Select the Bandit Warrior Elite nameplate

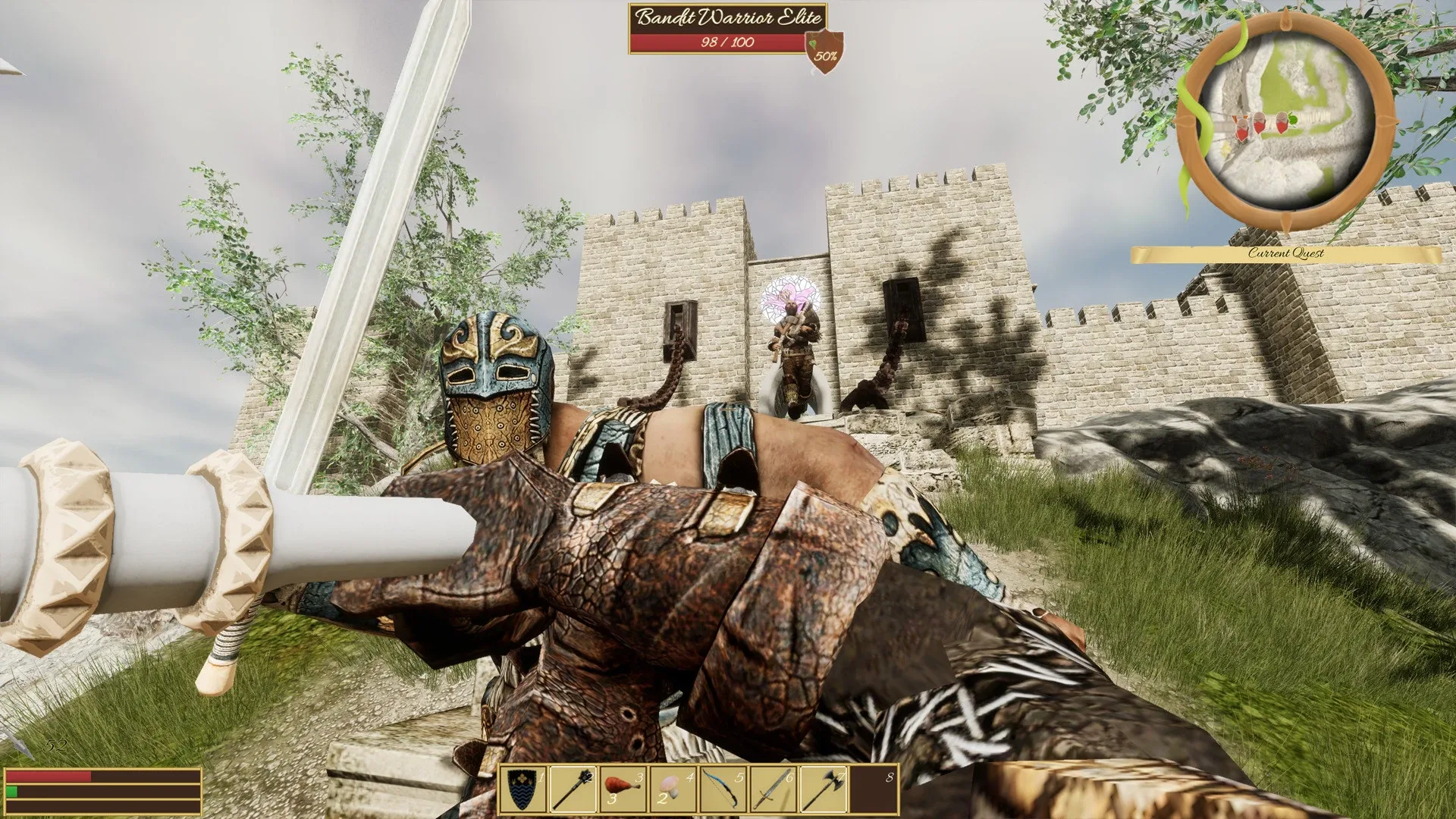tap(727, 17)
